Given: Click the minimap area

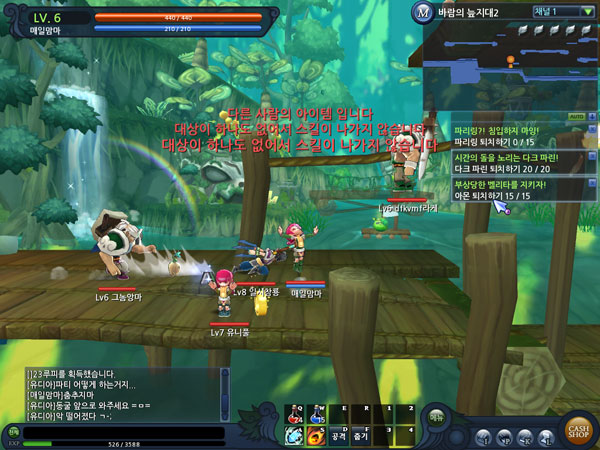Looking at the screenshot, I should point(510,65).
